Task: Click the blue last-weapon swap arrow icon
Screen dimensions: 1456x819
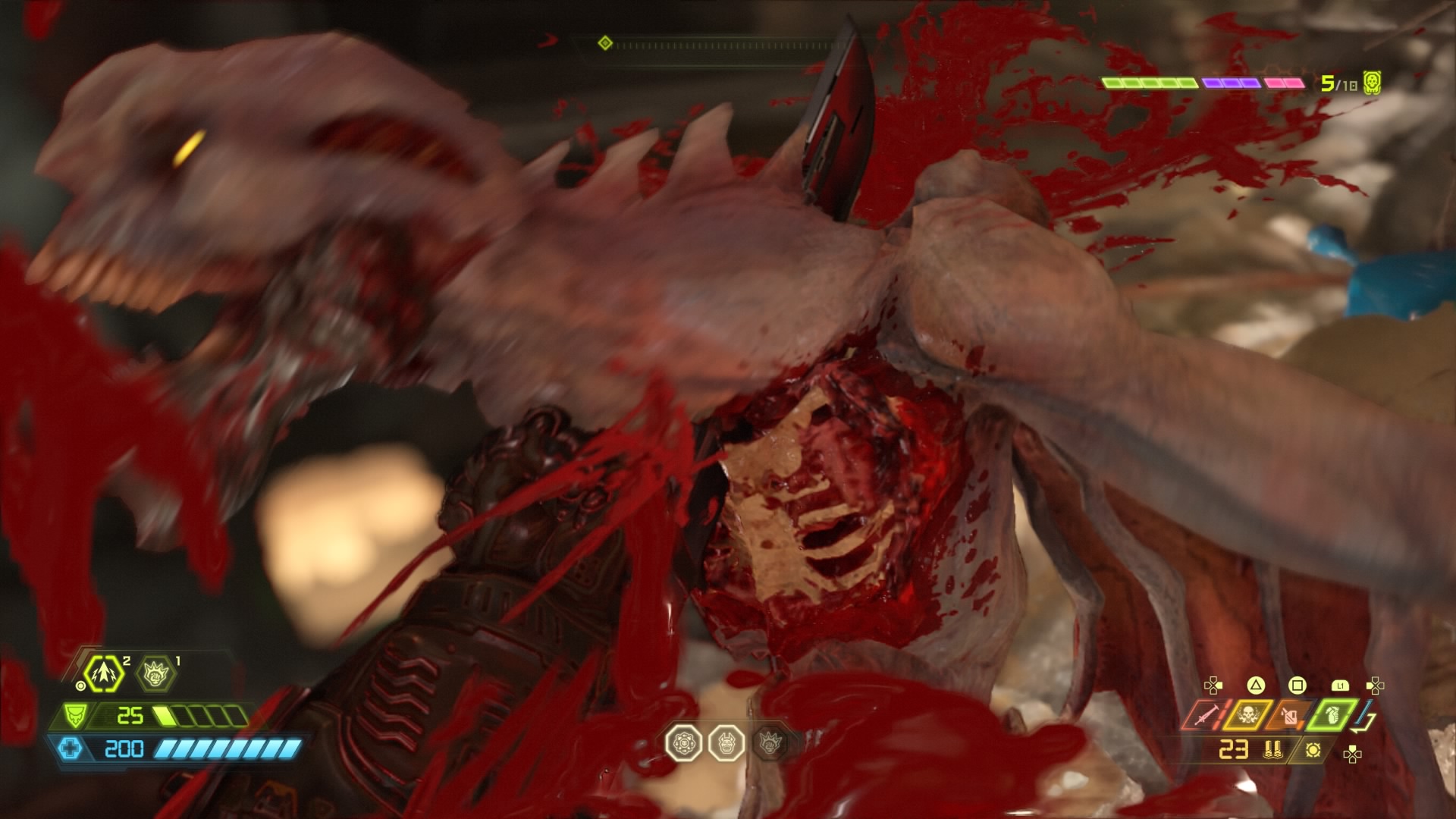Action: (x=1361, y=714)
